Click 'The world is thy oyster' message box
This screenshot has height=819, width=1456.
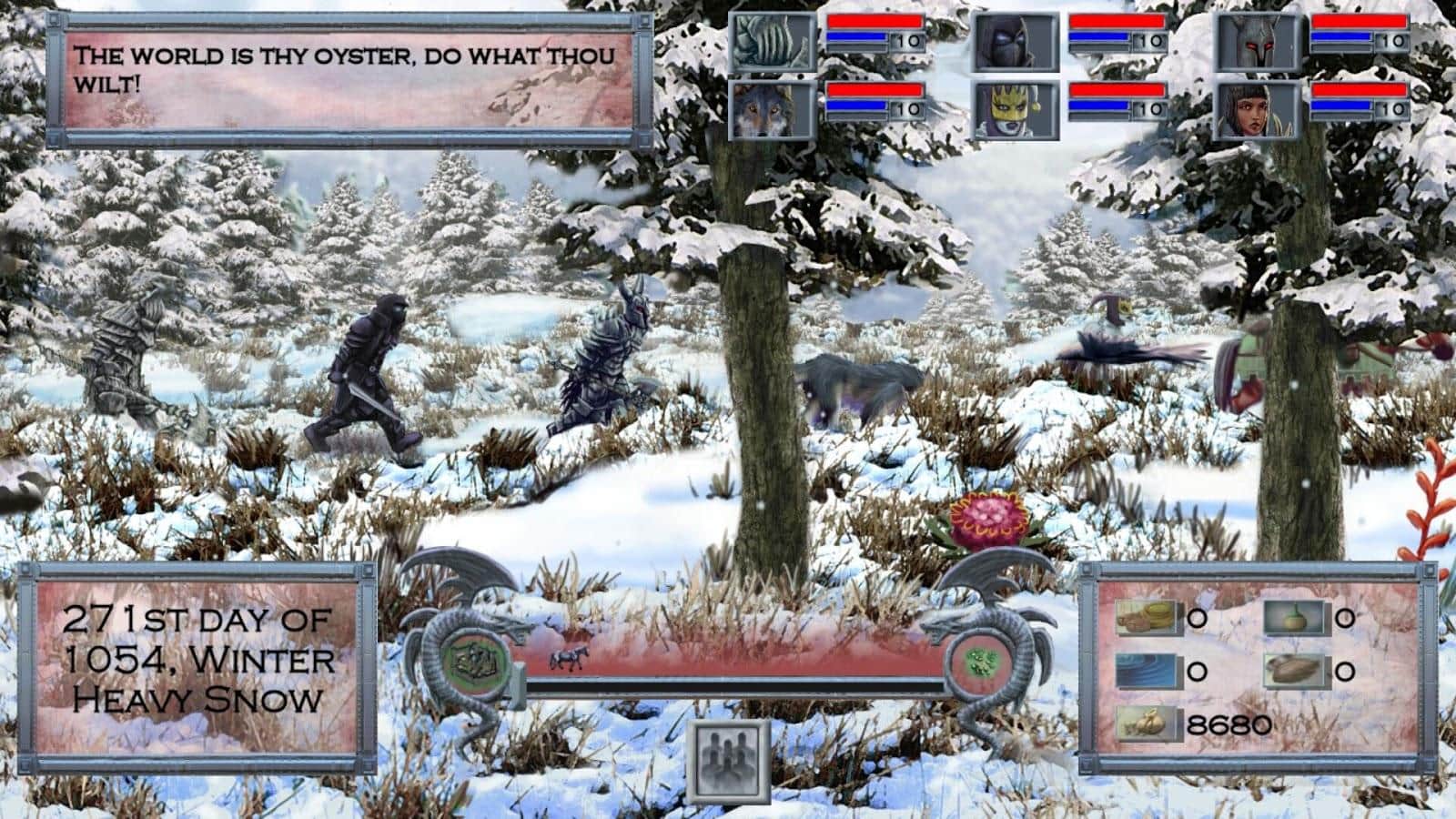pos(346,77)
